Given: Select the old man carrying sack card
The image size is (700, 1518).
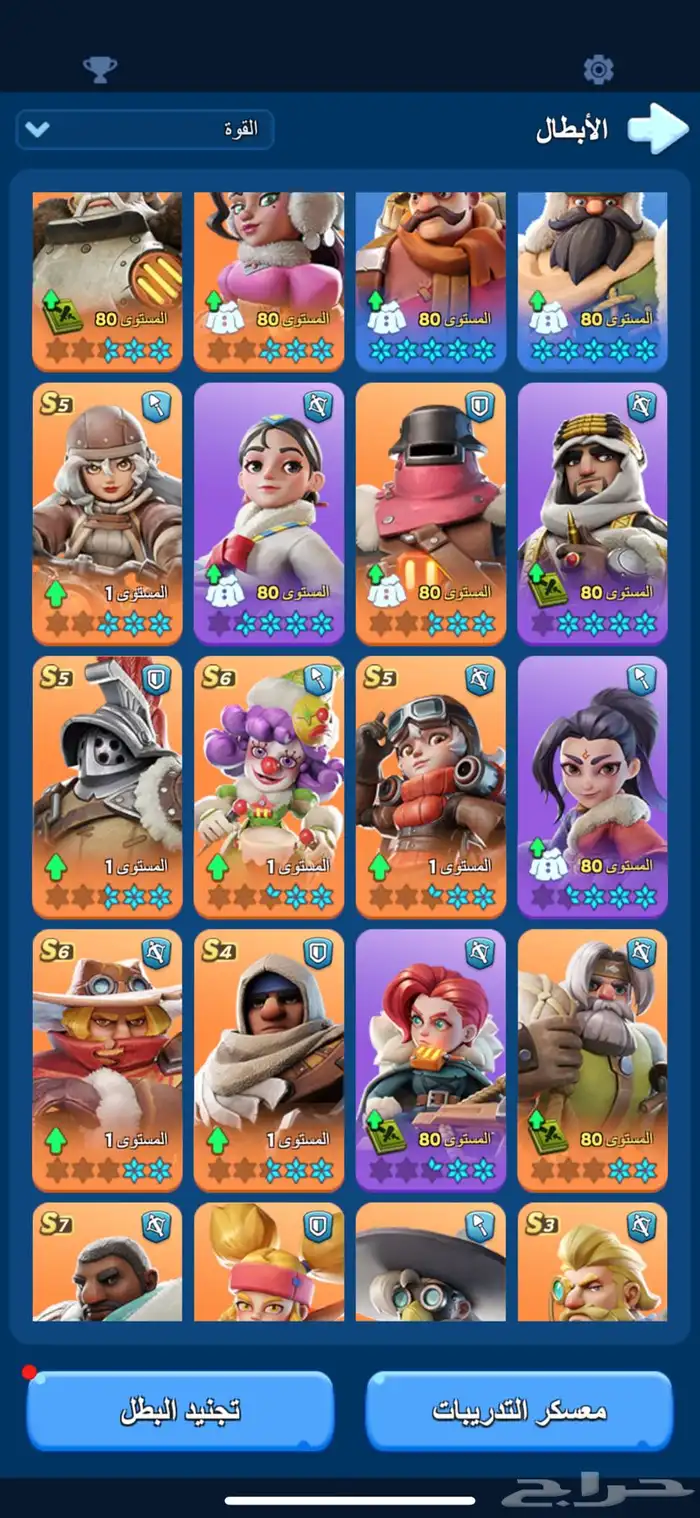Looking at the screenshot, I should pos(593,1060).
